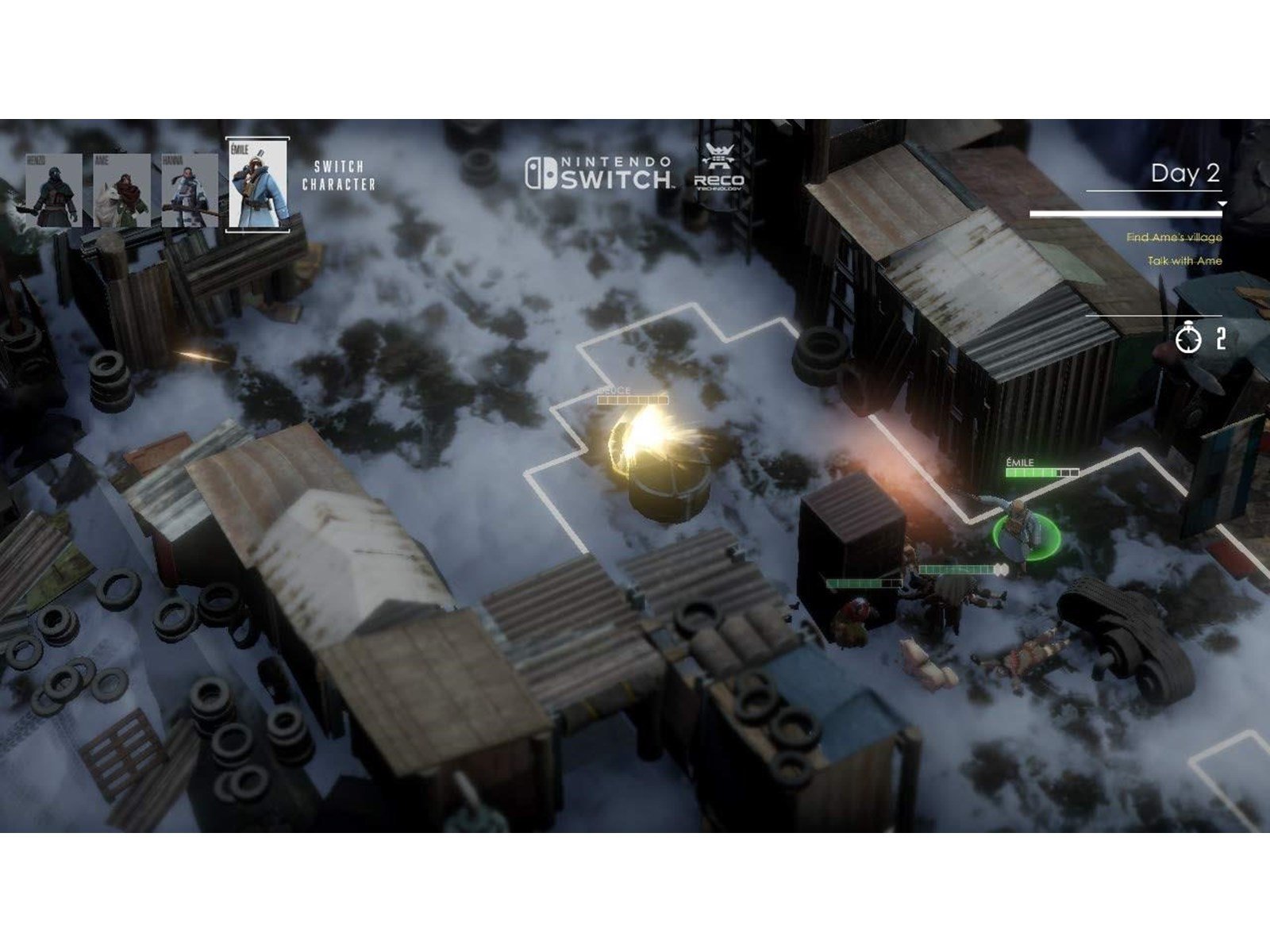Viewport: 1270px width, 952px height.
Task: Switch to Ame's portrait with the white wolf
Action: click(121, 190)
